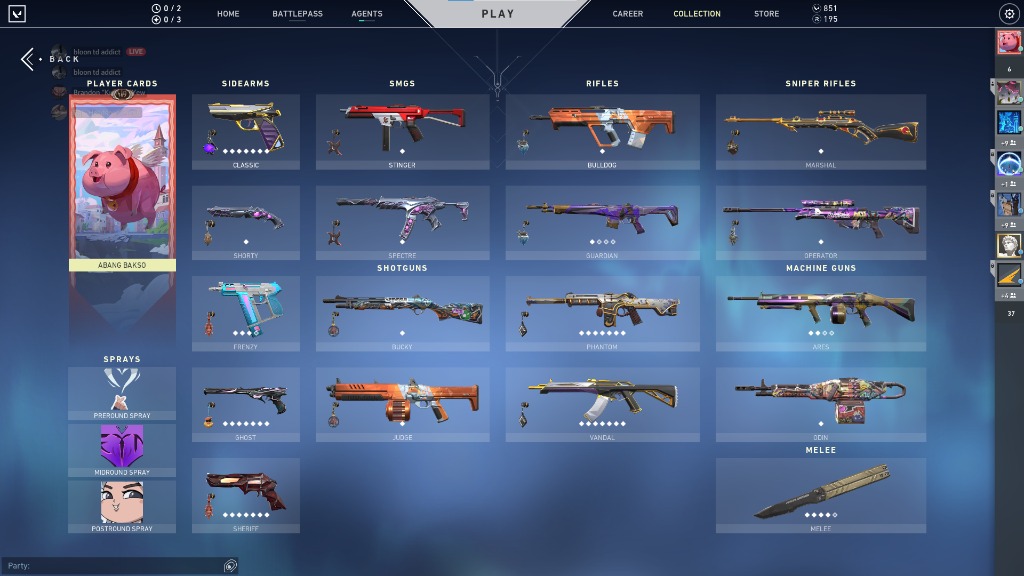Select the Midround Spray slot
This screenshot has height=576, width=1024.
coord(122,450)
